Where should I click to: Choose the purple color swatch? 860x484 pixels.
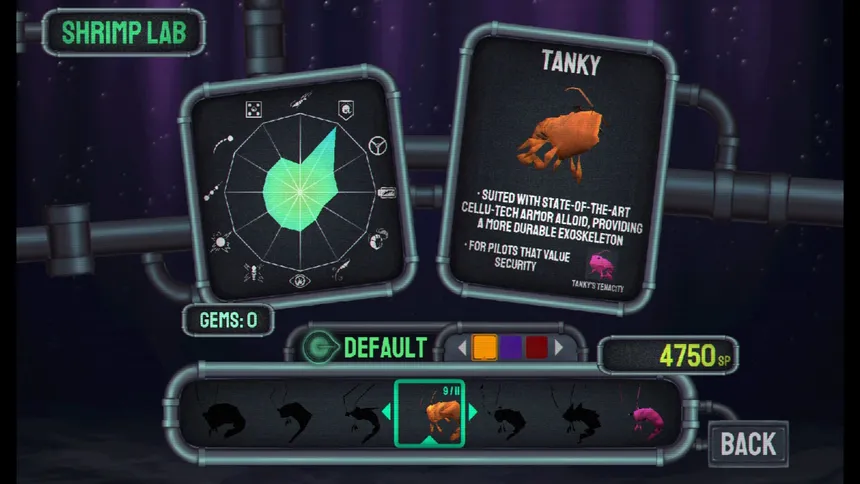point(511,347)
